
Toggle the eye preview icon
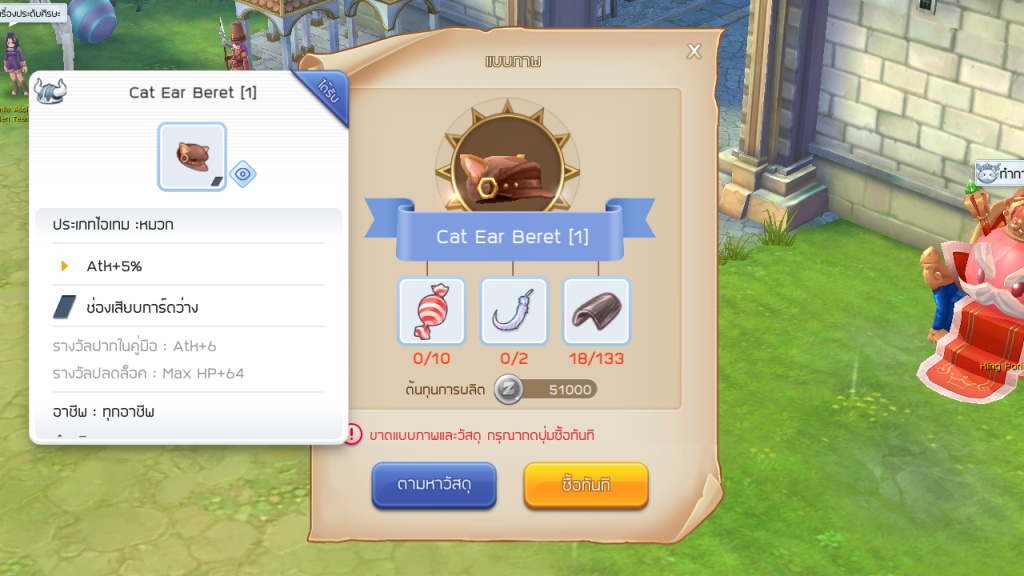(x=243, y=174)
